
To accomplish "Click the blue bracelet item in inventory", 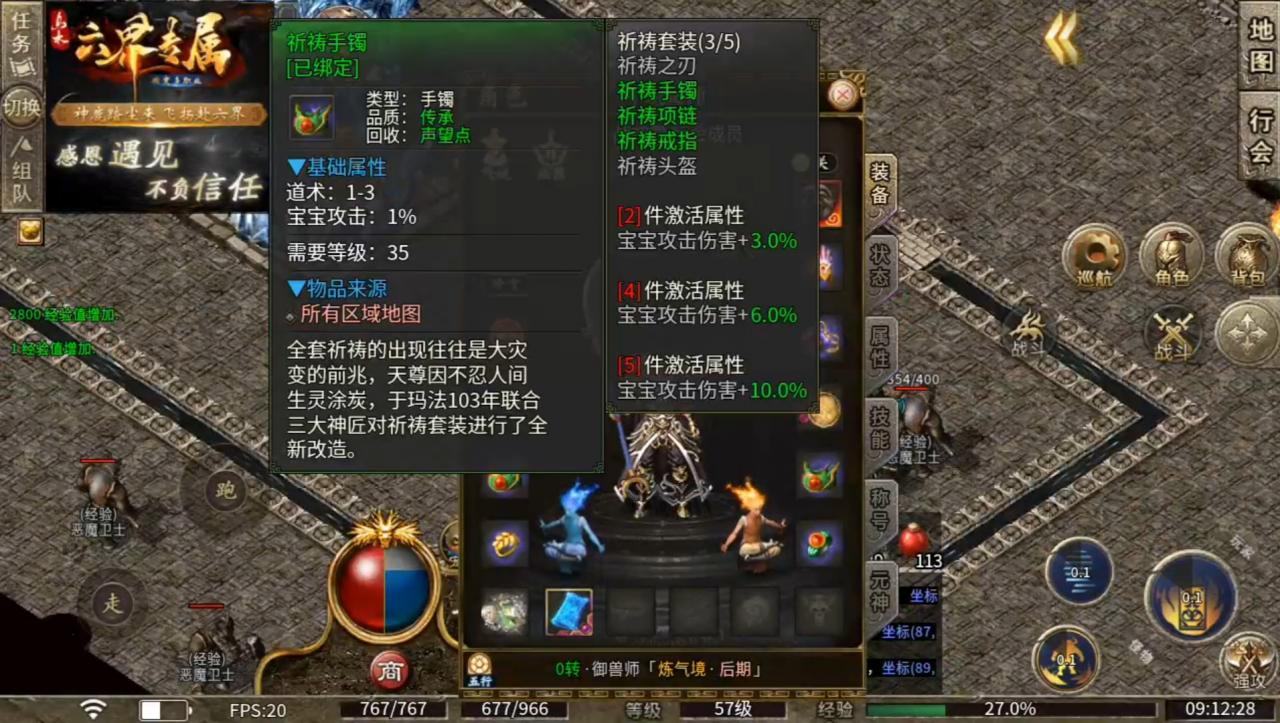I will point(568,610).
